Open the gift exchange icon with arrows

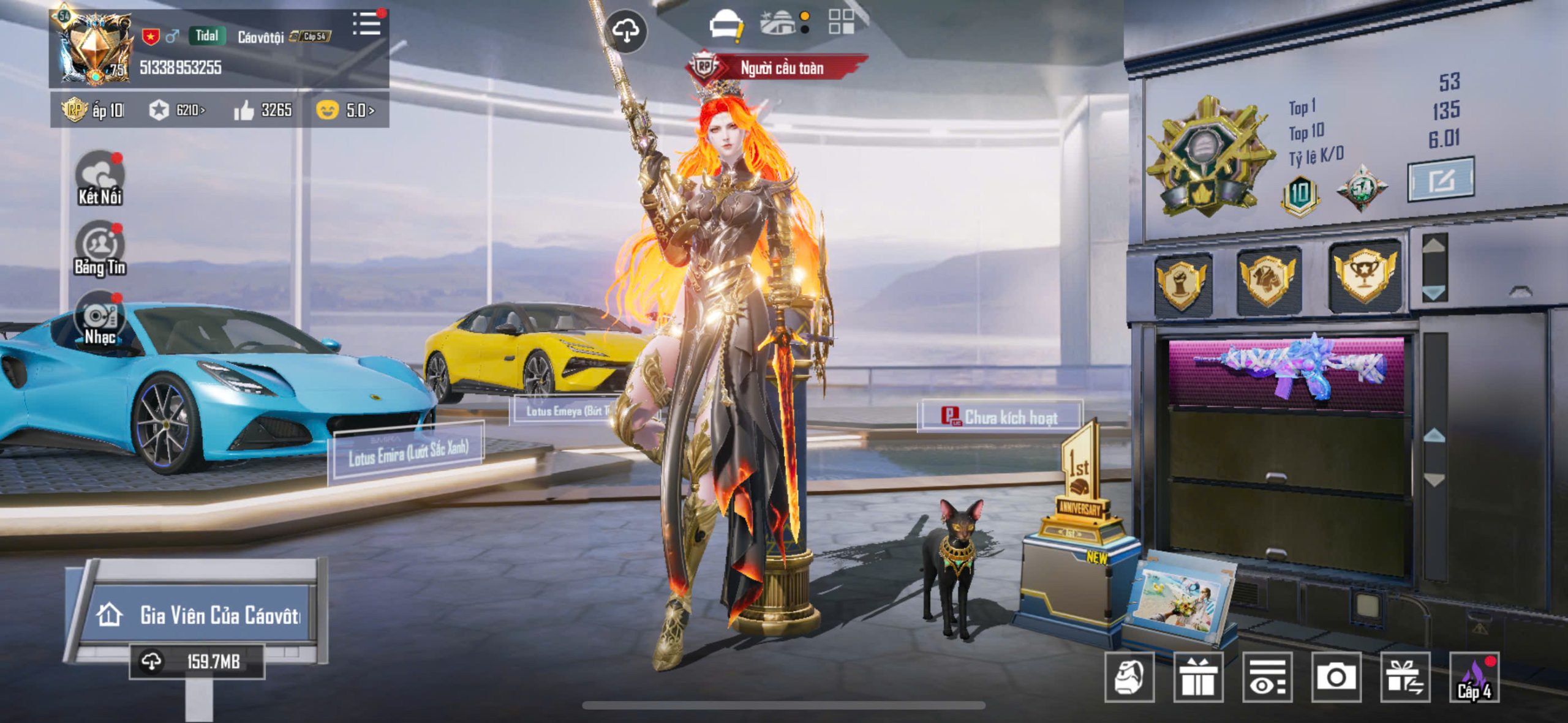(x=1405, y=677)
